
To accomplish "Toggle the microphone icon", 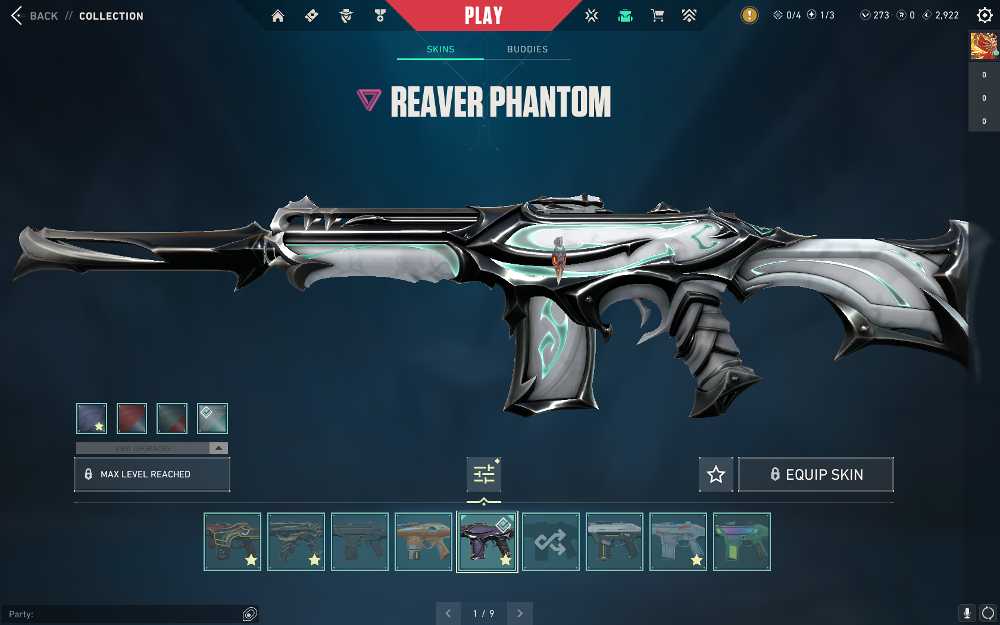I will click(967, 613).
